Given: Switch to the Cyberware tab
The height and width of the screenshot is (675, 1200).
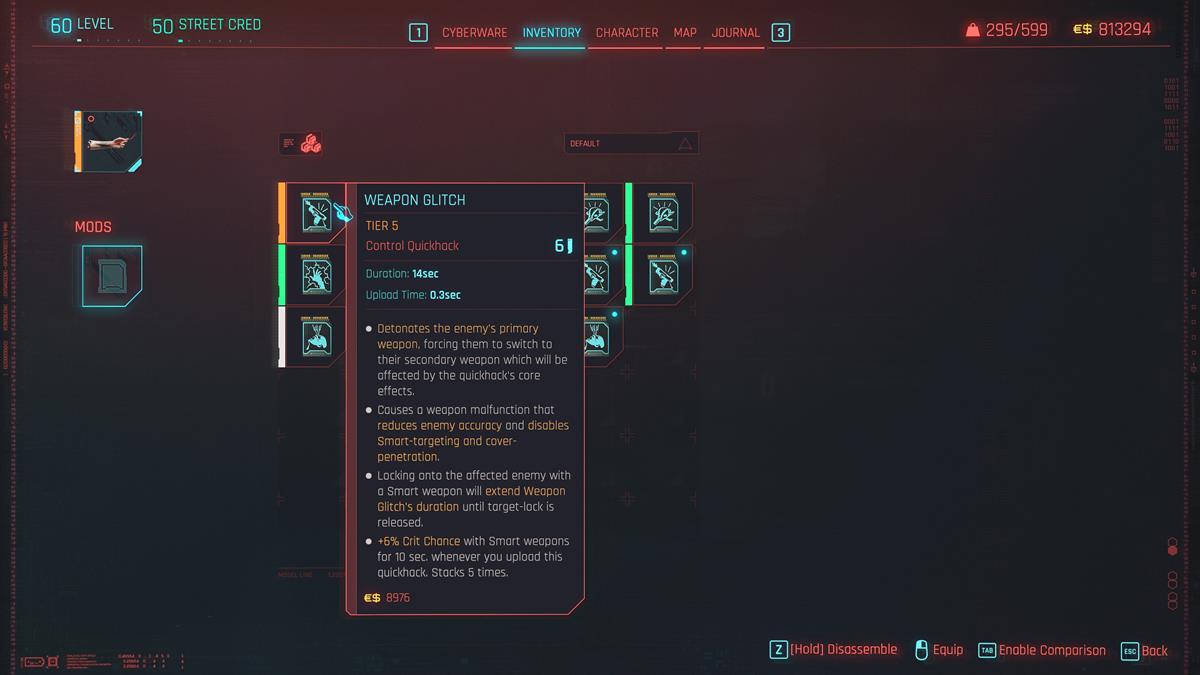Looking at the screenshot, I should (474, 33).
